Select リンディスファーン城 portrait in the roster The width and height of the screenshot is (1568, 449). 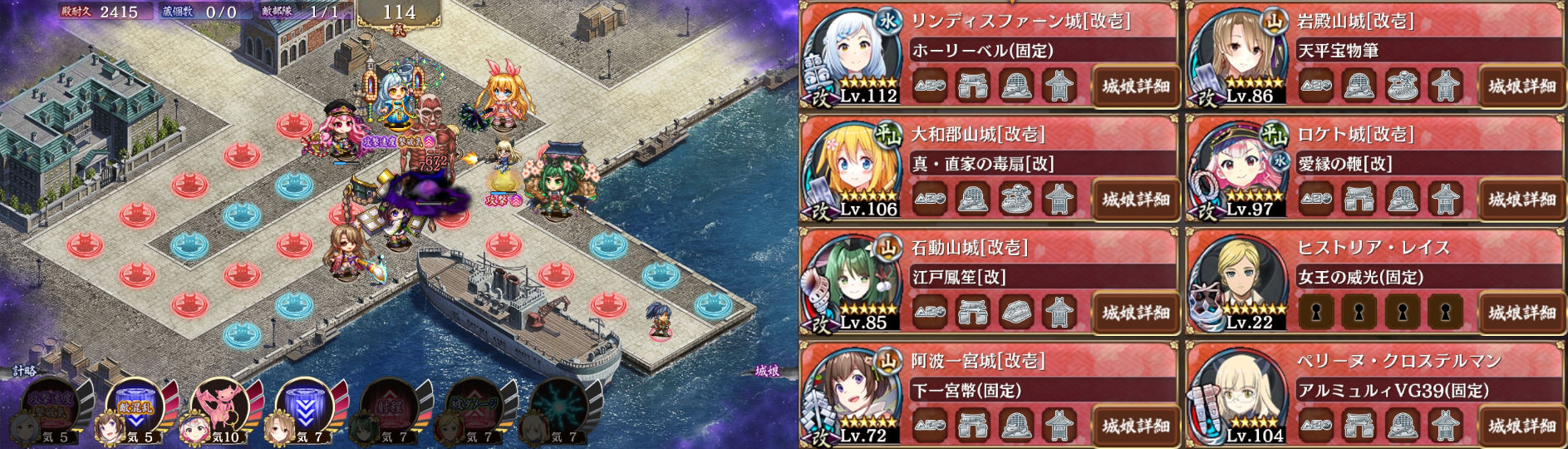[x=852, y=54]
